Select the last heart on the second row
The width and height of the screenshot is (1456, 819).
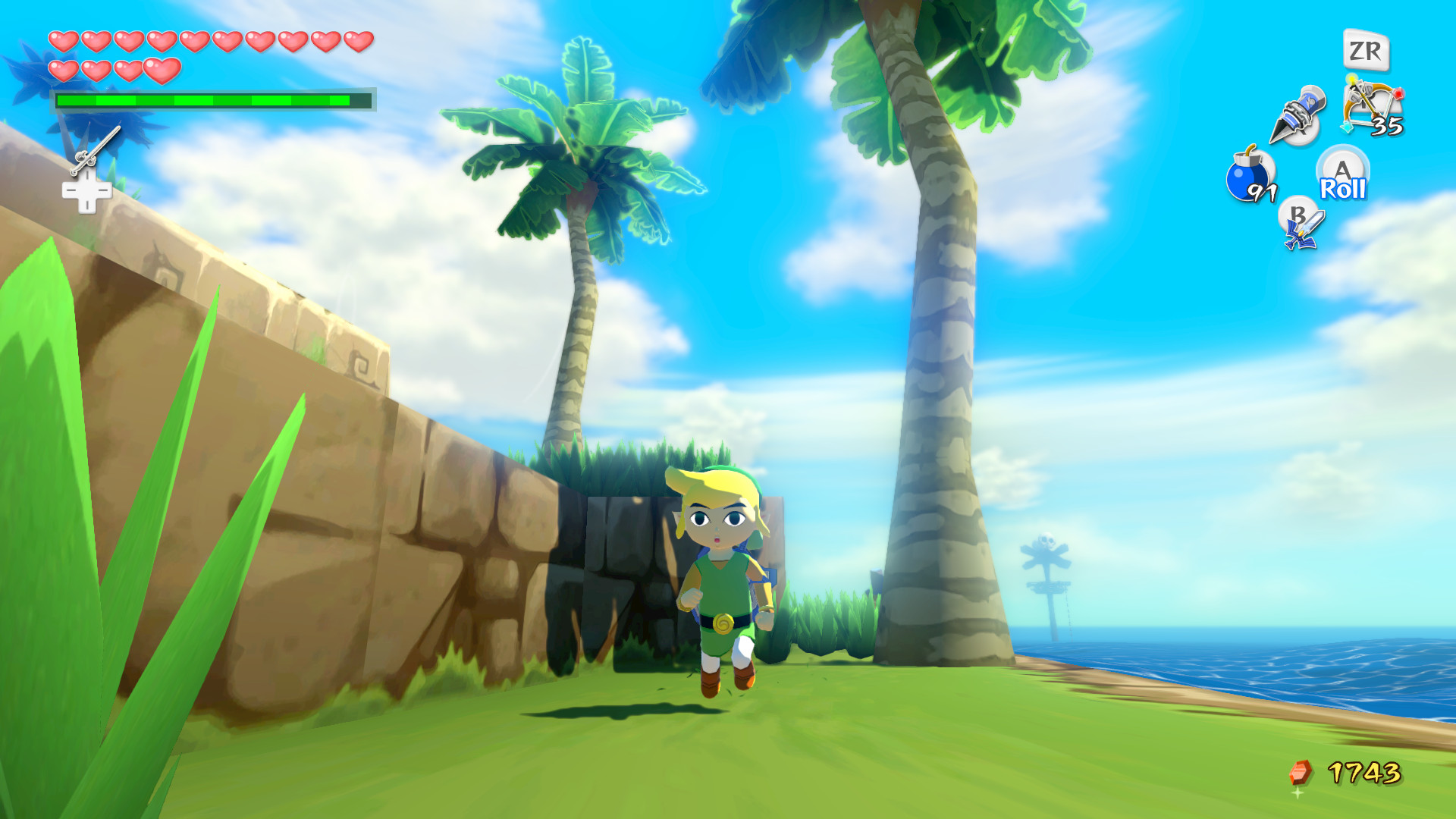[x=163, y=72]
